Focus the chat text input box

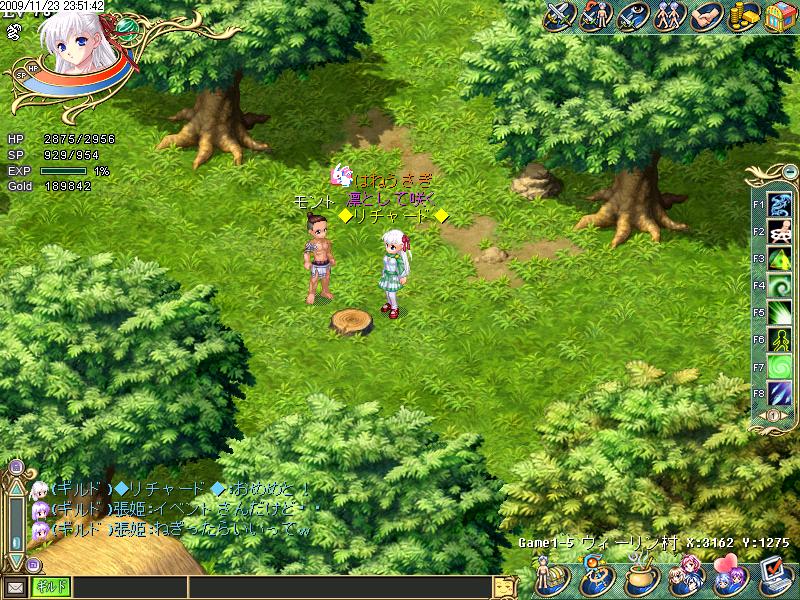(280, 587)
